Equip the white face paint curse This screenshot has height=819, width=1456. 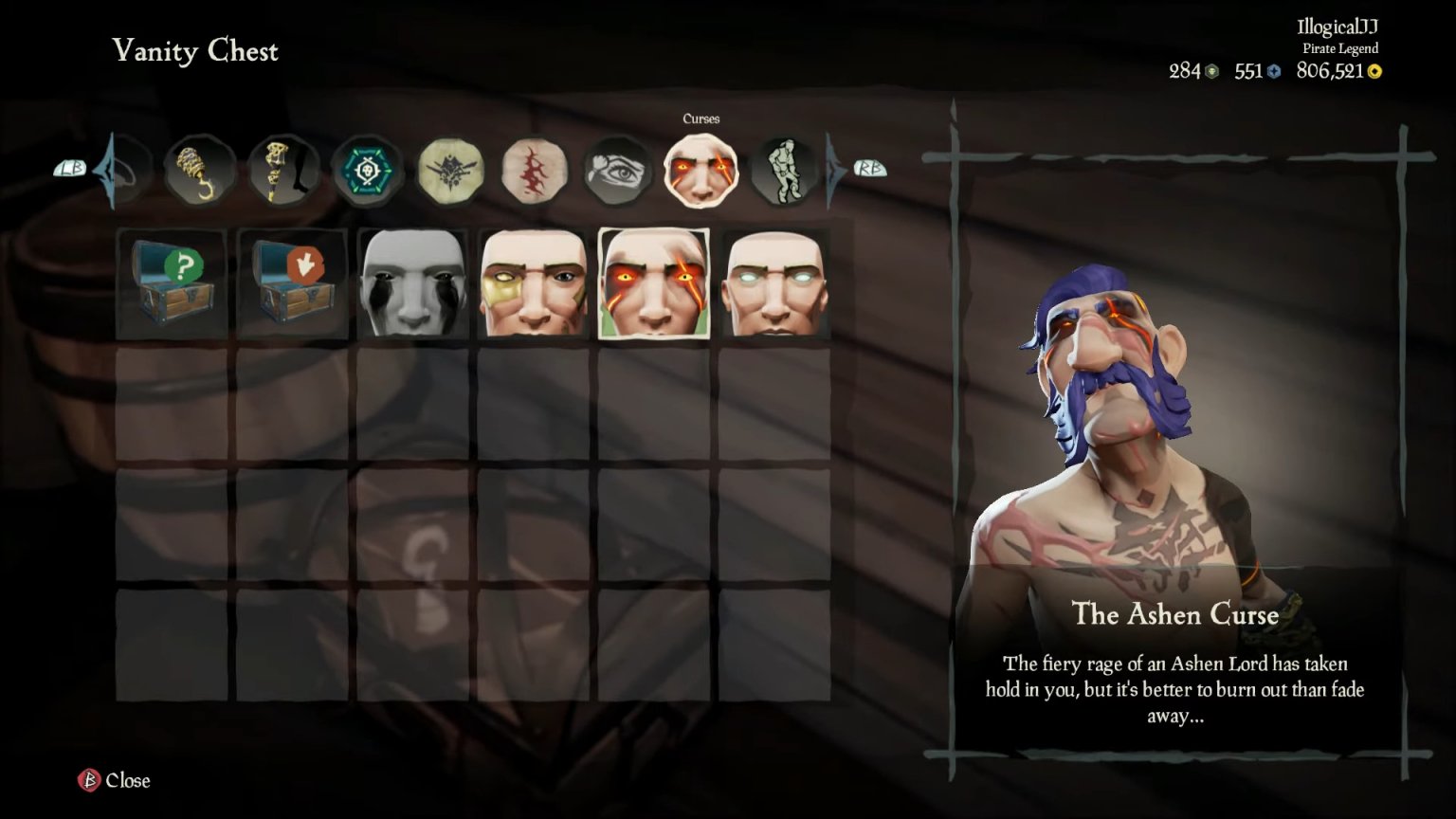tap(412, 282)
